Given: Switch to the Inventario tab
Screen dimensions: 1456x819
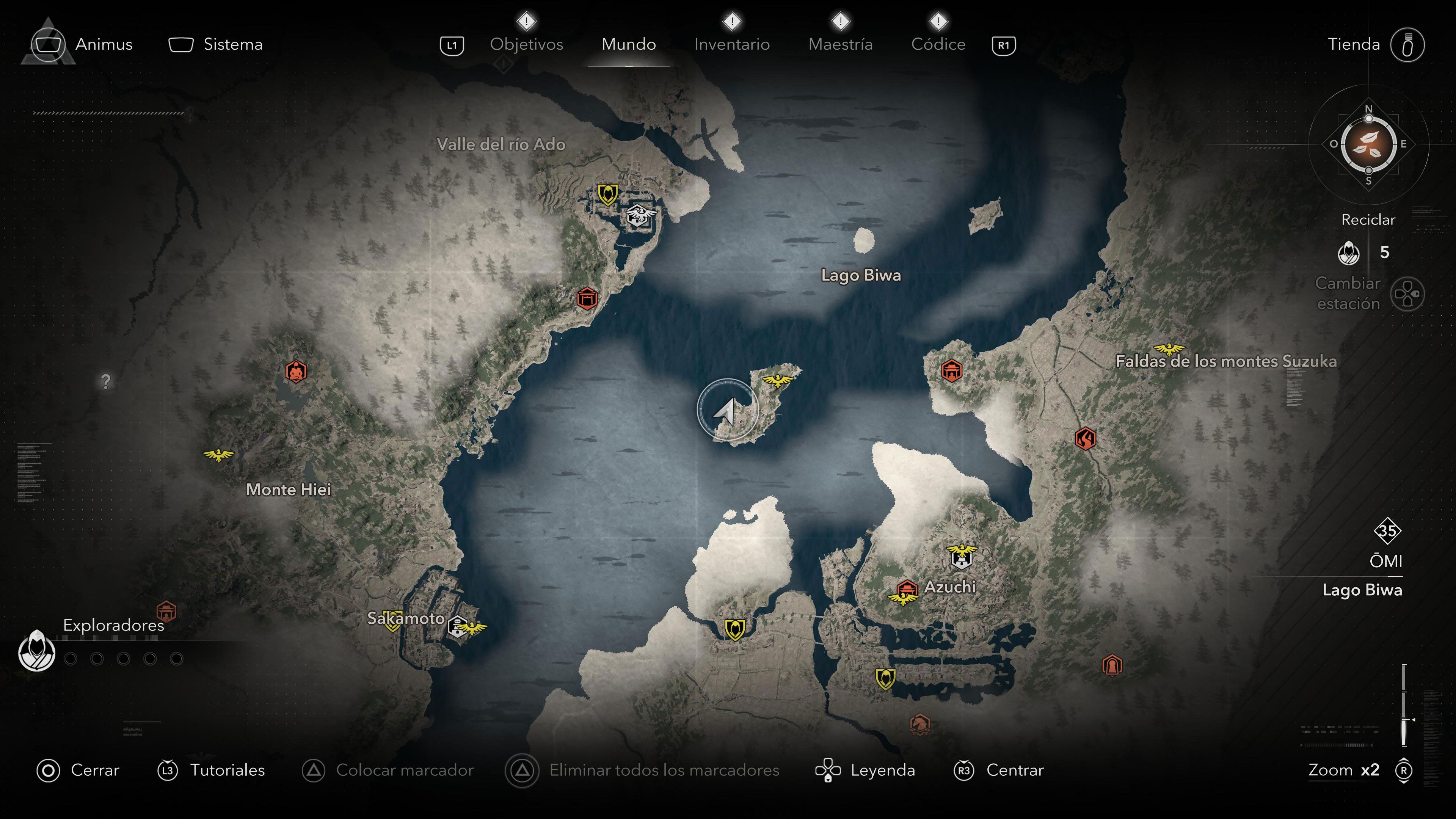Looking at the screenshot, I should click(x=733, y=44).
